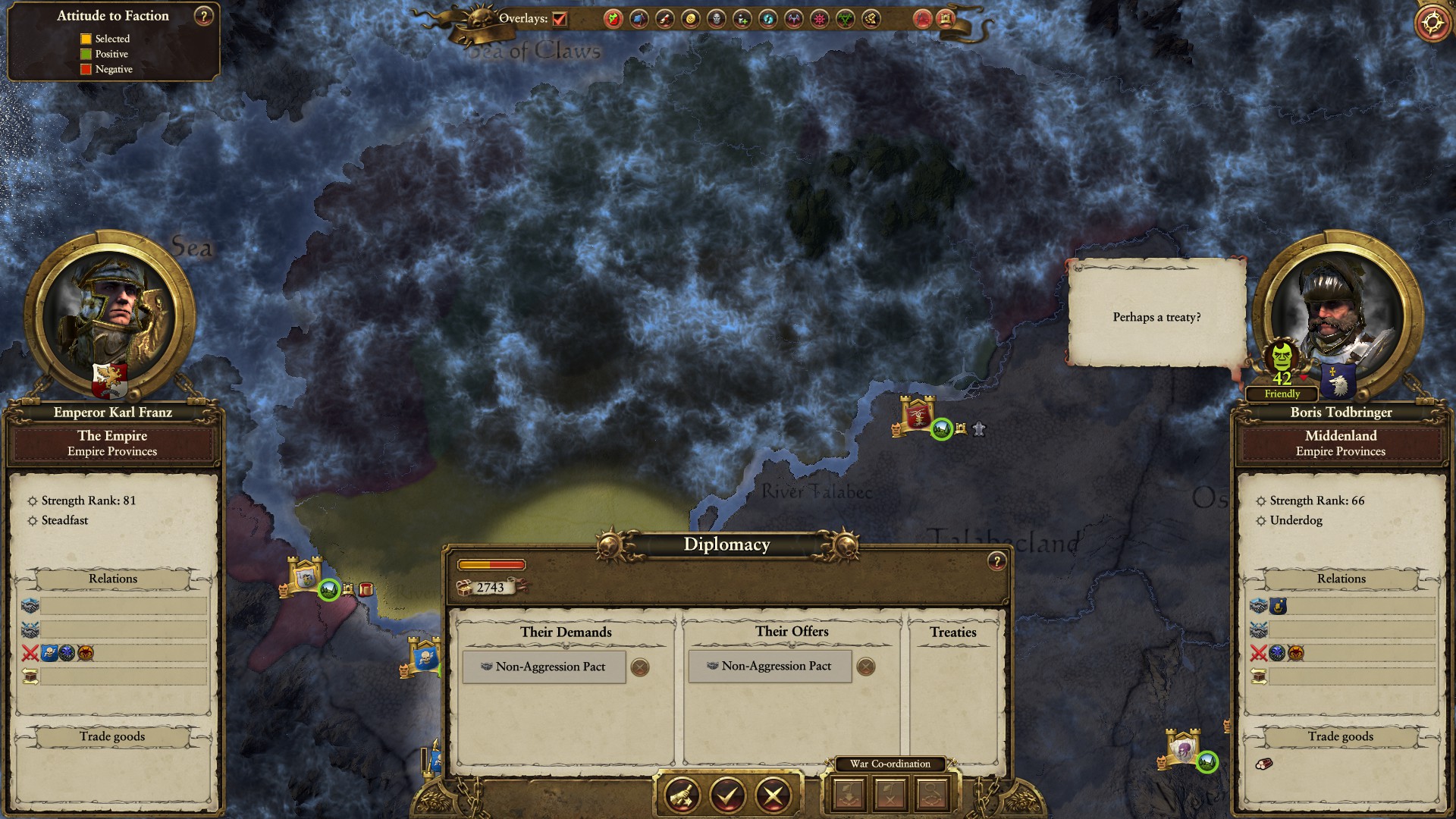Reject the offer with the X button
This screenshot has width=1456, height=819.
tap(773, 795)
